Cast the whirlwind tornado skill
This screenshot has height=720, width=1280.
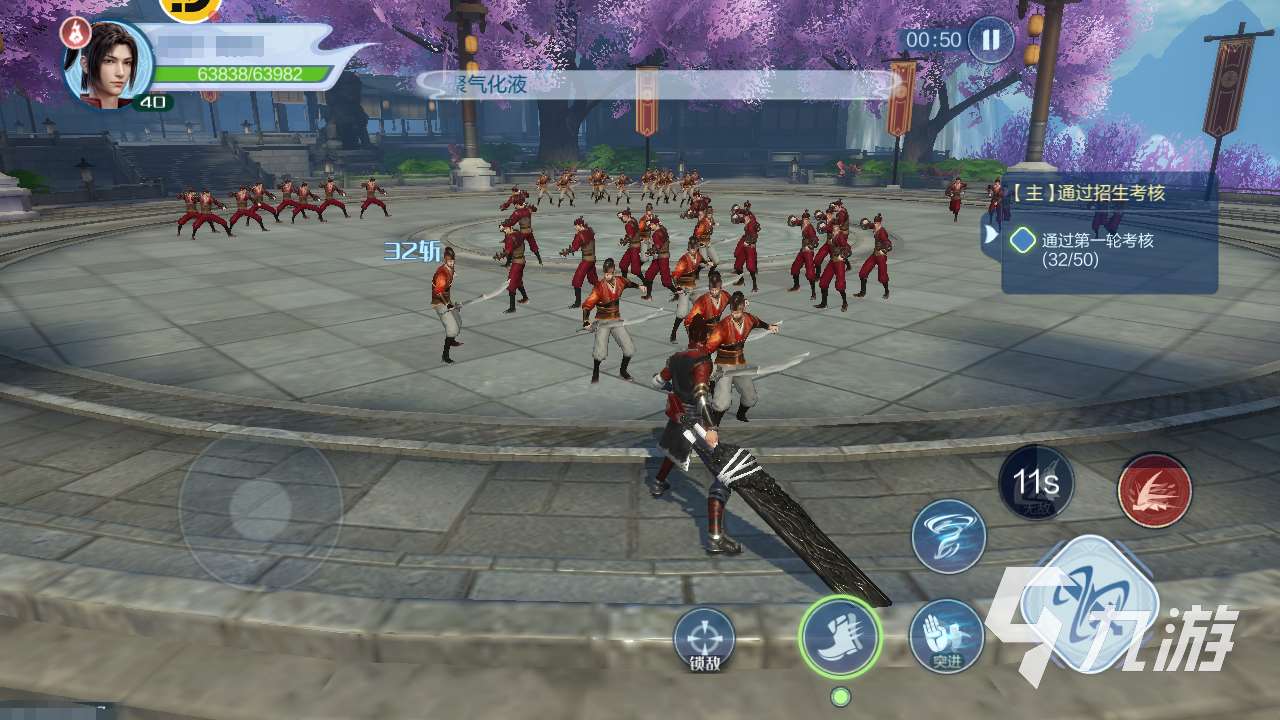tap(948, 535)
